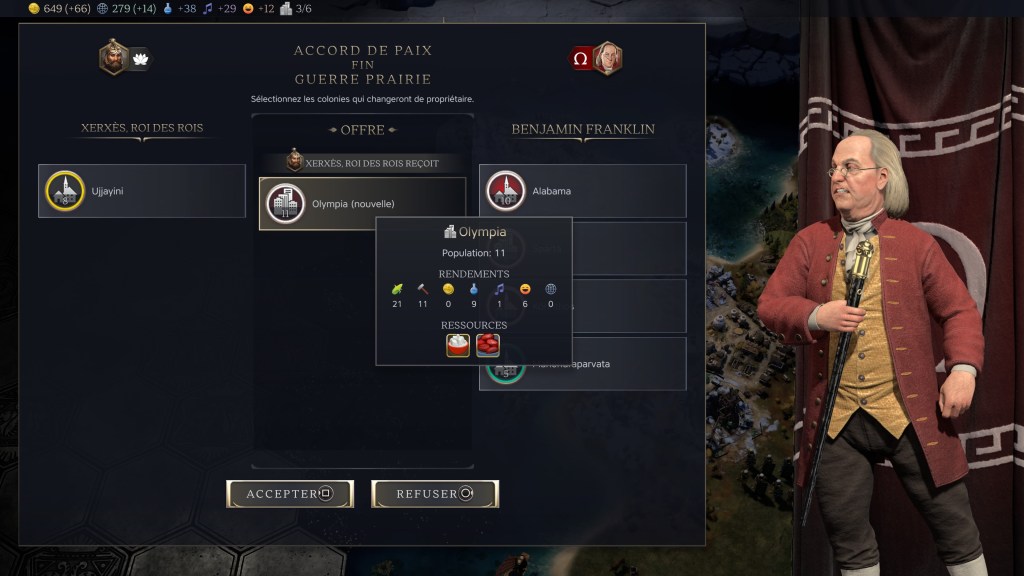Refuse the peace deal with Refuser

[435, 493]
